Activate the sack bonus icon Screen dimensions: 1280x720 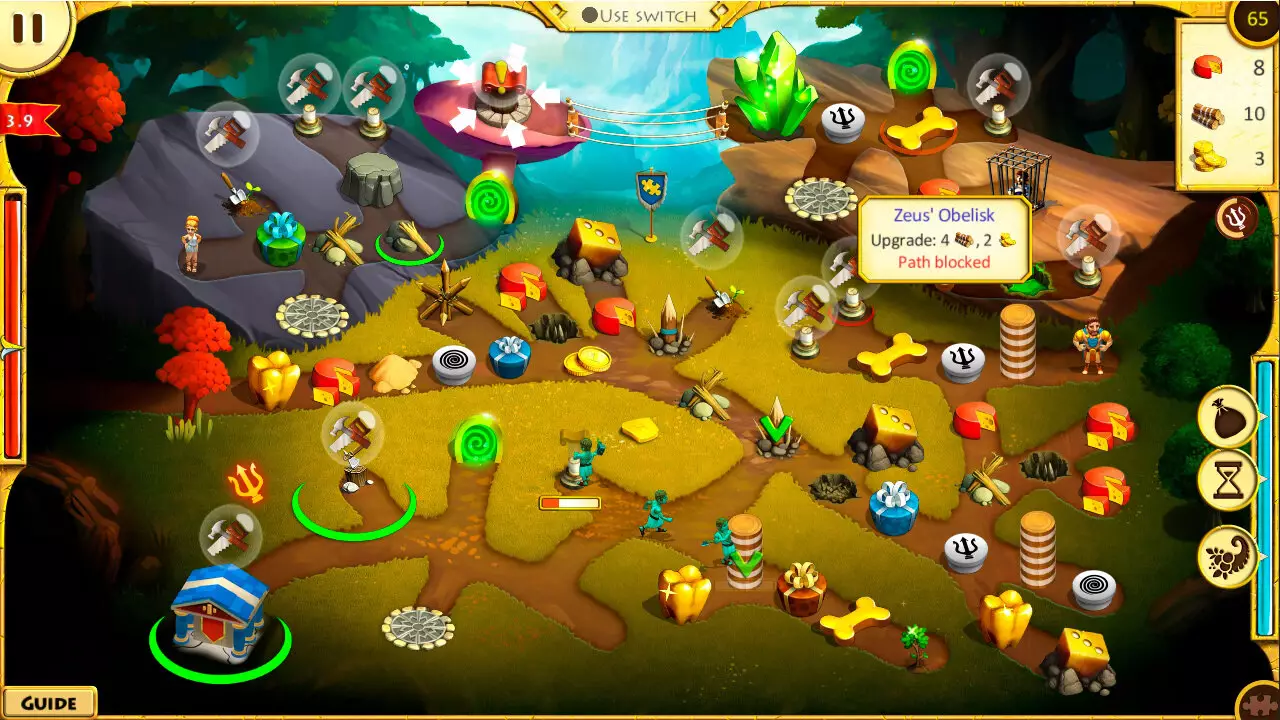click(1227, 416)
